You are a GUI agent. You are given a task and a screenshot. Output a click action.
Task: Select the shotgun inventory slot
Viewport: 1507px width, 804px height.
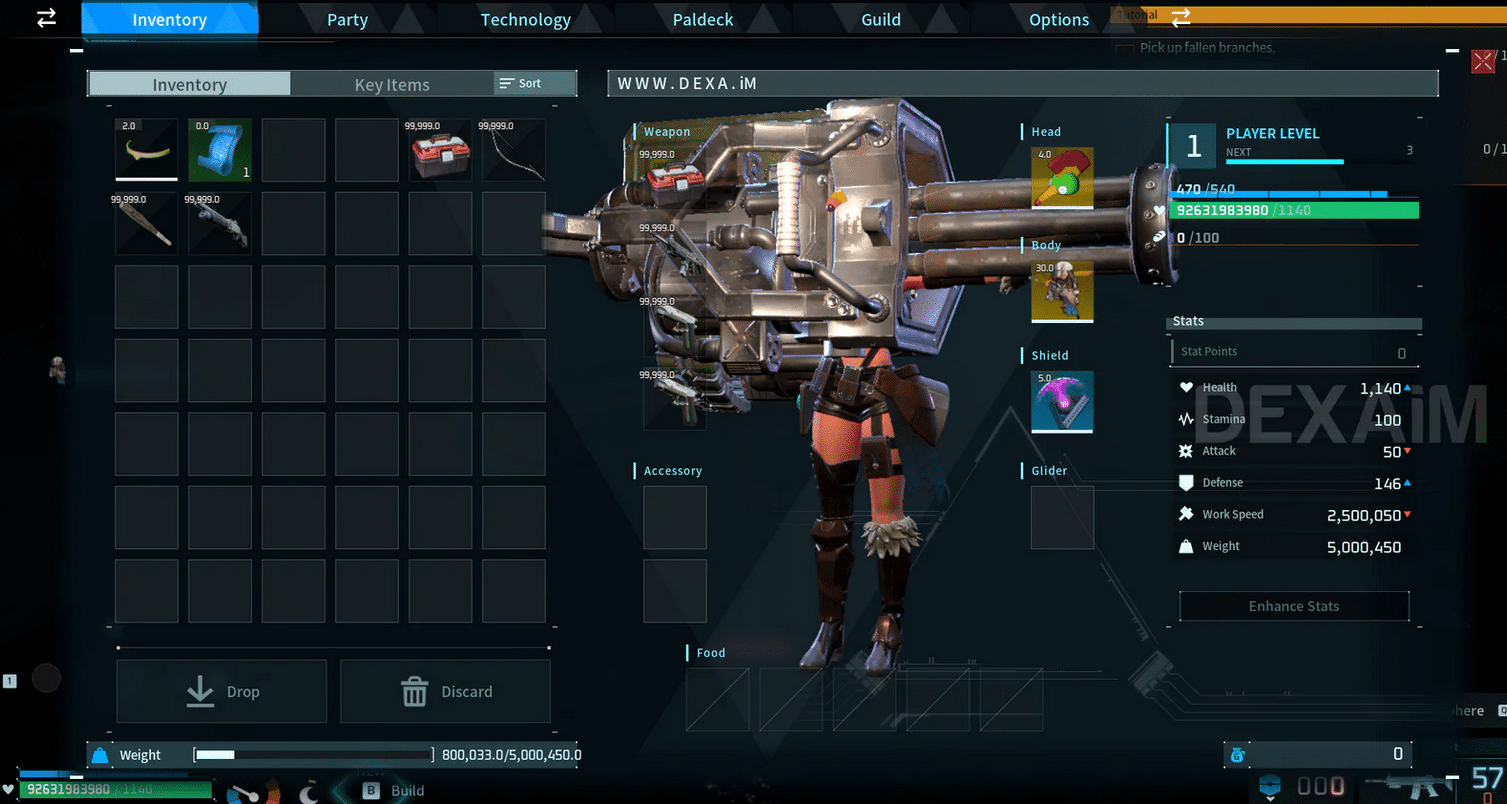pyautogui.click(x=220, y=223)
